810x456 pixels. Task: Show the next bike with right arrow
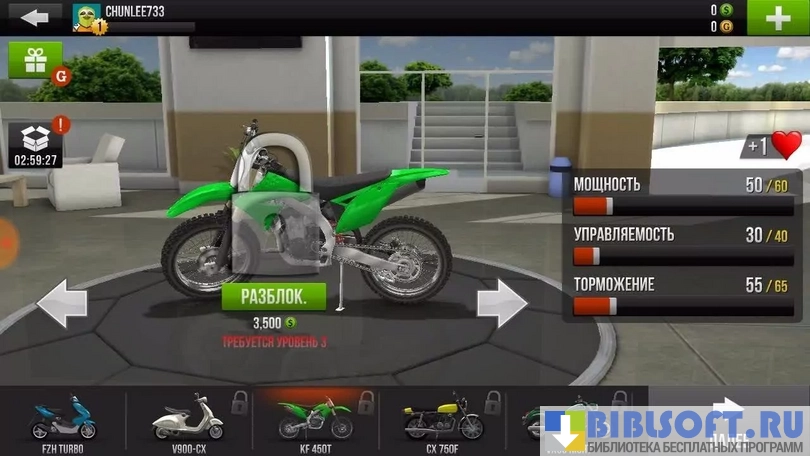tap(501, 303)
